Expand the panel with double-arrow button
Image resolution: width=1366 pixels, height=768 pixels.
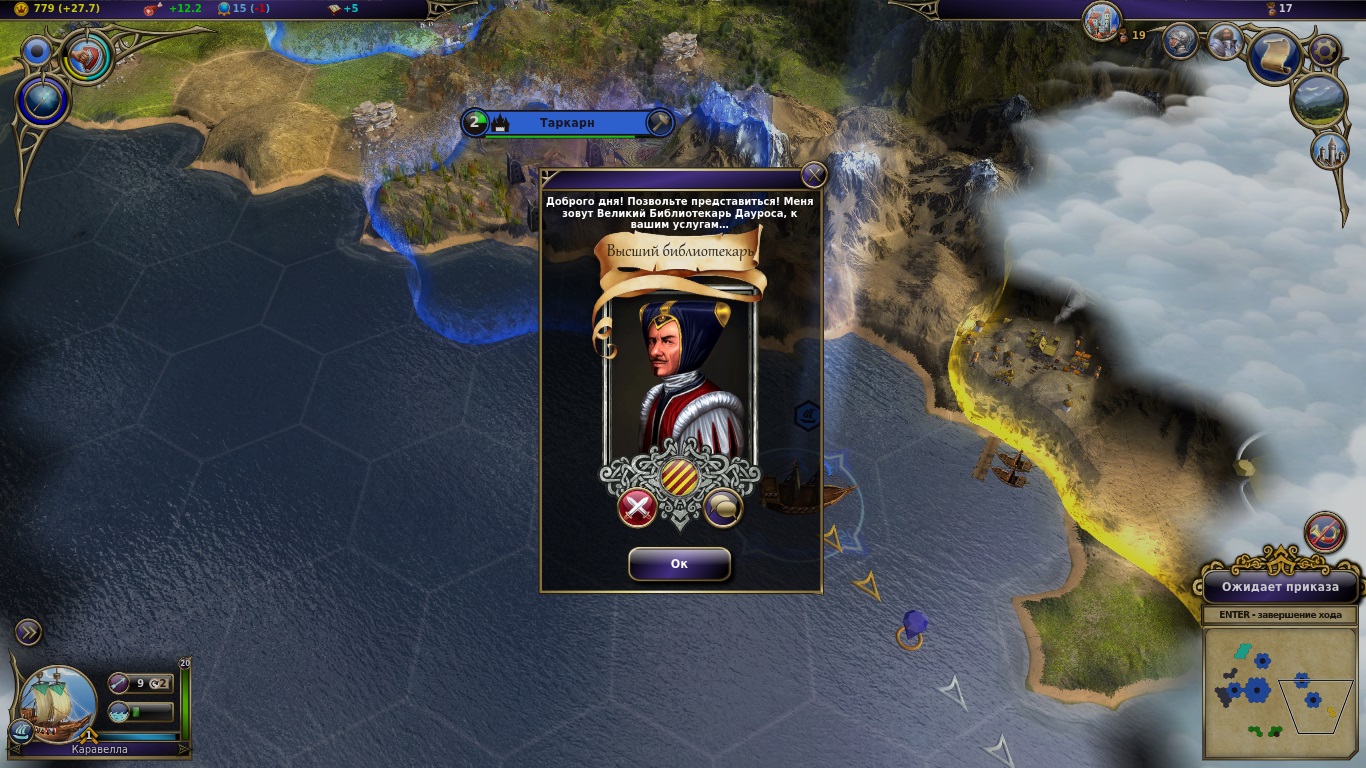pyautogui.click(x=28, y=631)
